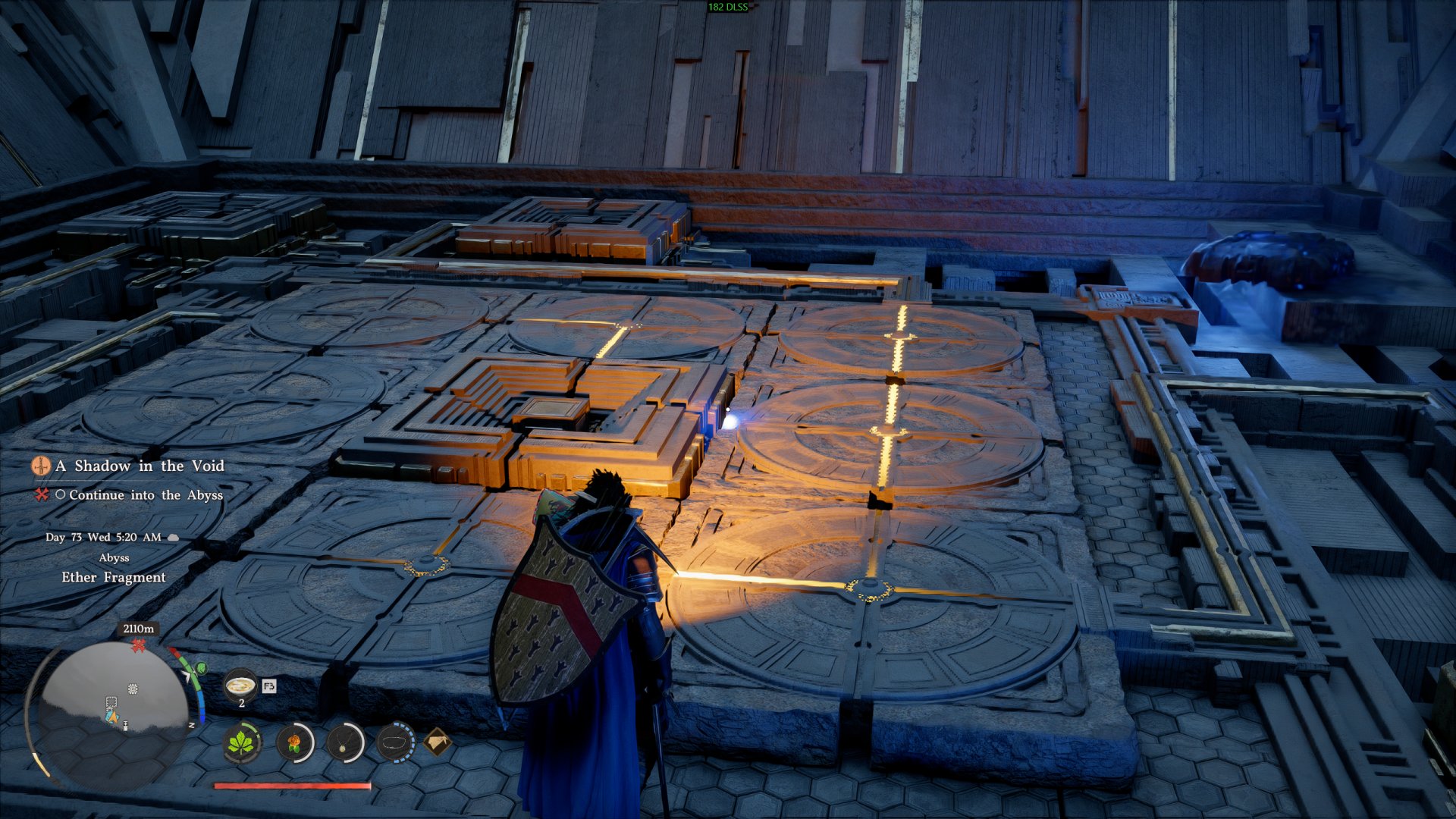1456x819 pixels.
Task: Click the orange sword quest emblem
Action: 41,466
